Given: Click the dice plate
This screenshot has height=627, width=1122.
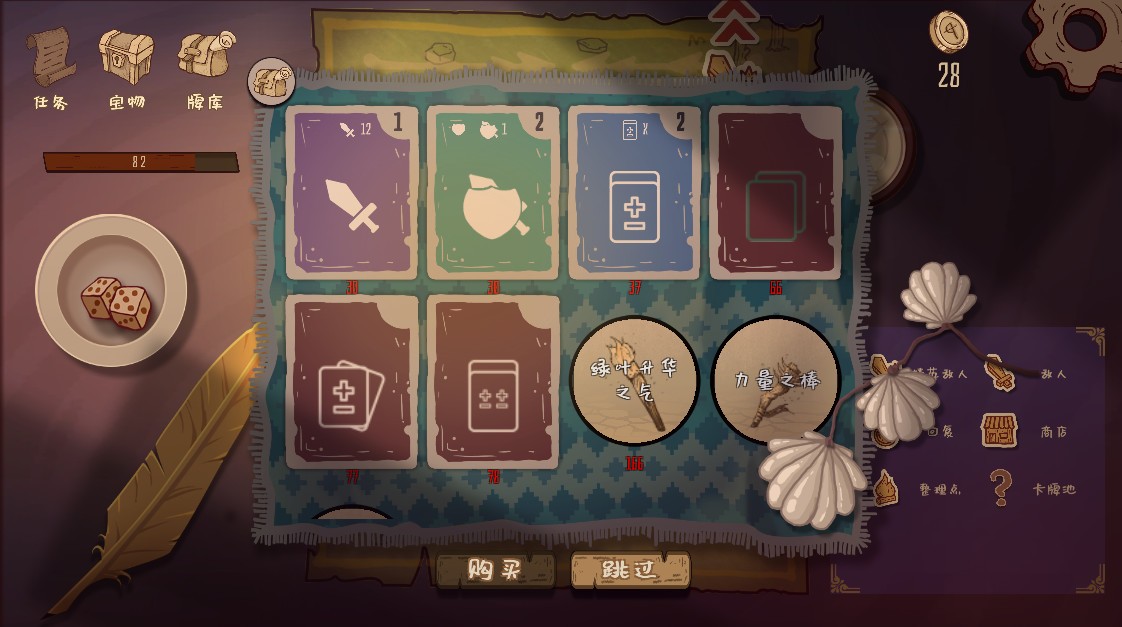Looking at the screenshot, I should [x=111, y=289].
